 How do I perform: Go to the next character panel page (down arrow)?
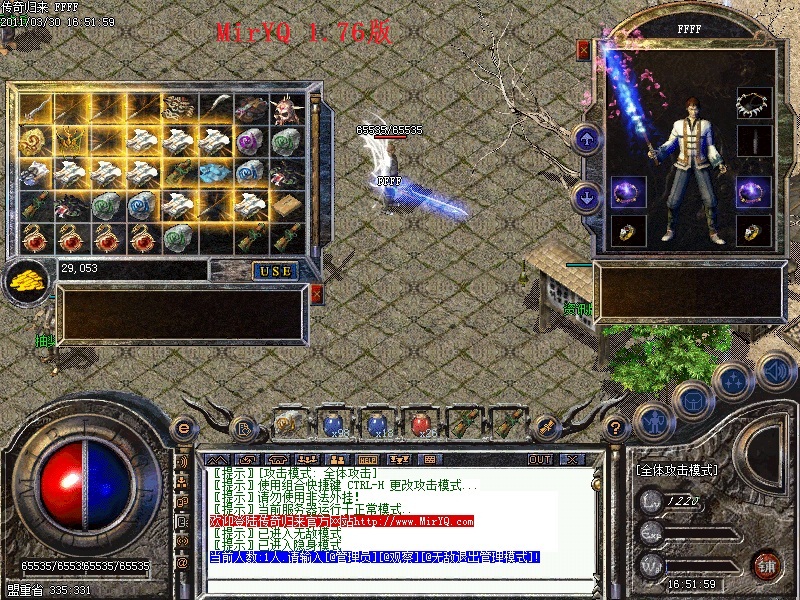point(587,197)
